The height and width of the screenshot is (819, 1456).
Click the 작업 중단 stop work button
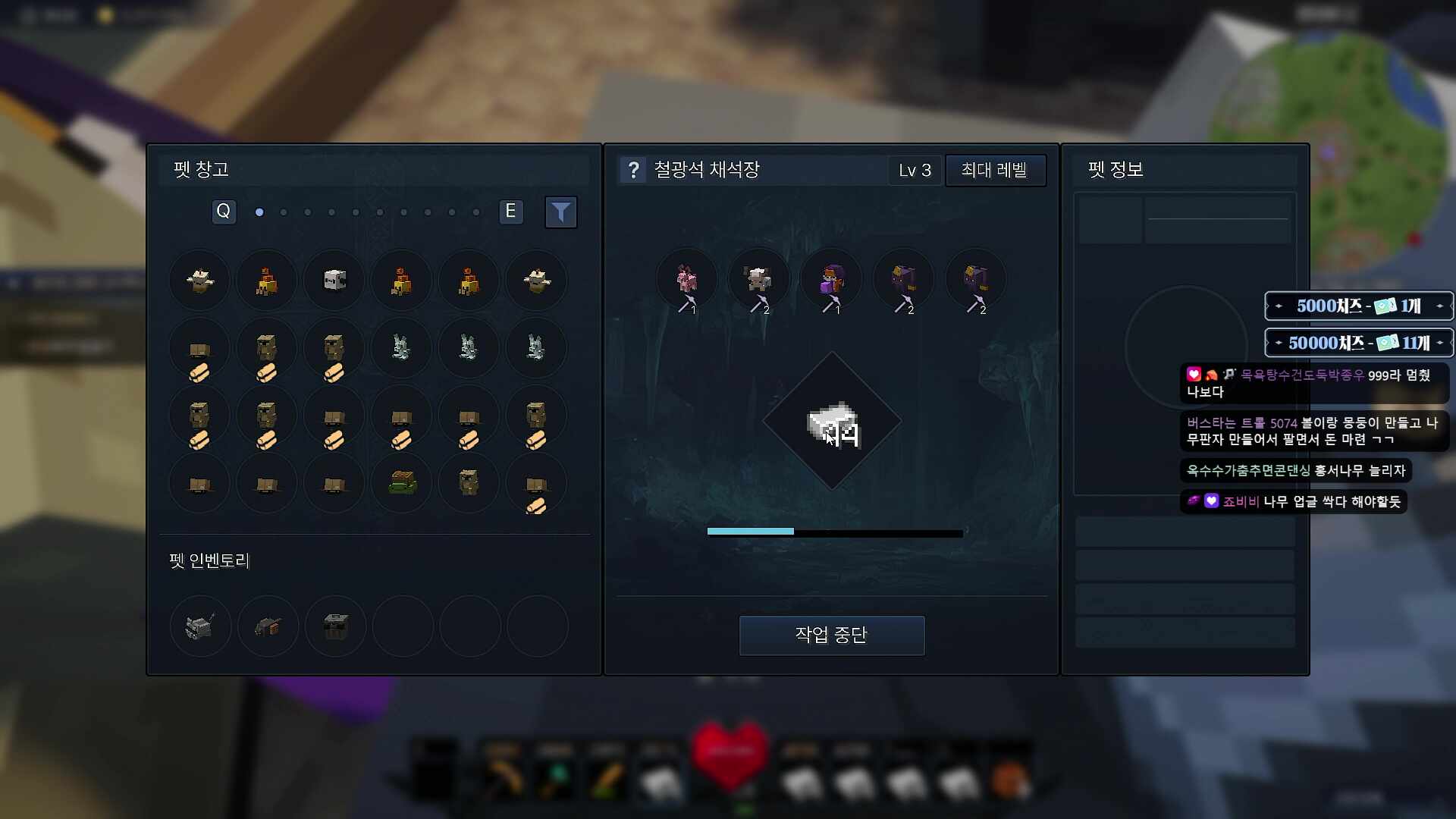point(831,635)
